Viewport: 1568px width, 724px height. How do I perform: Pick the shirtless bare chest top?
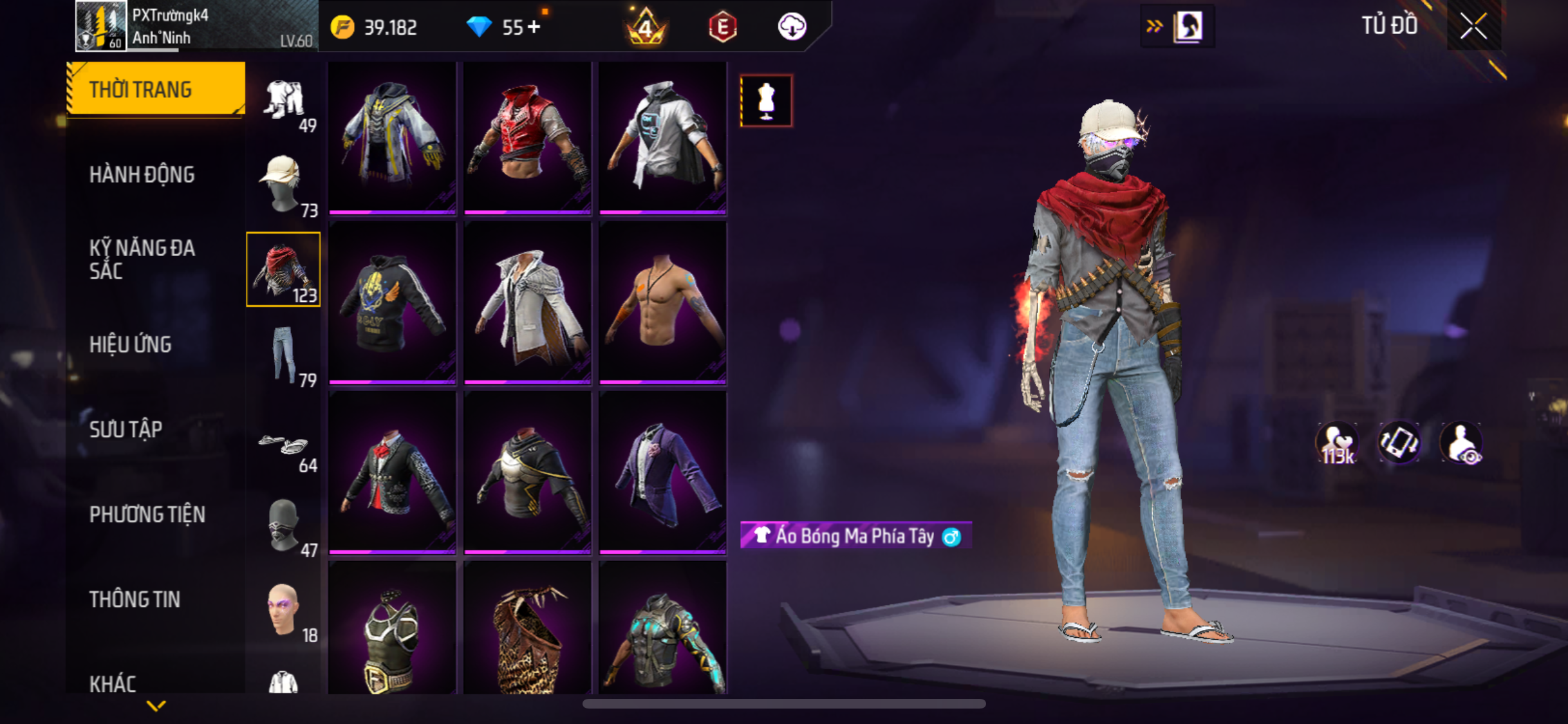pyautogui.click(x=662, y=303)
